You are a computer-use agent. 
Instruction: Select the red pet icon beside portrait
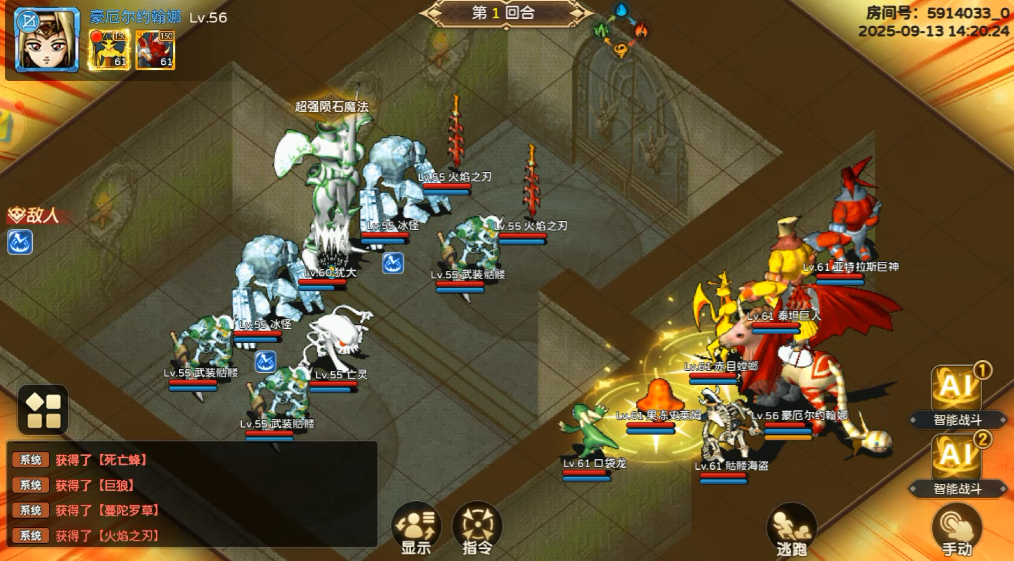[x=155, y=49]
